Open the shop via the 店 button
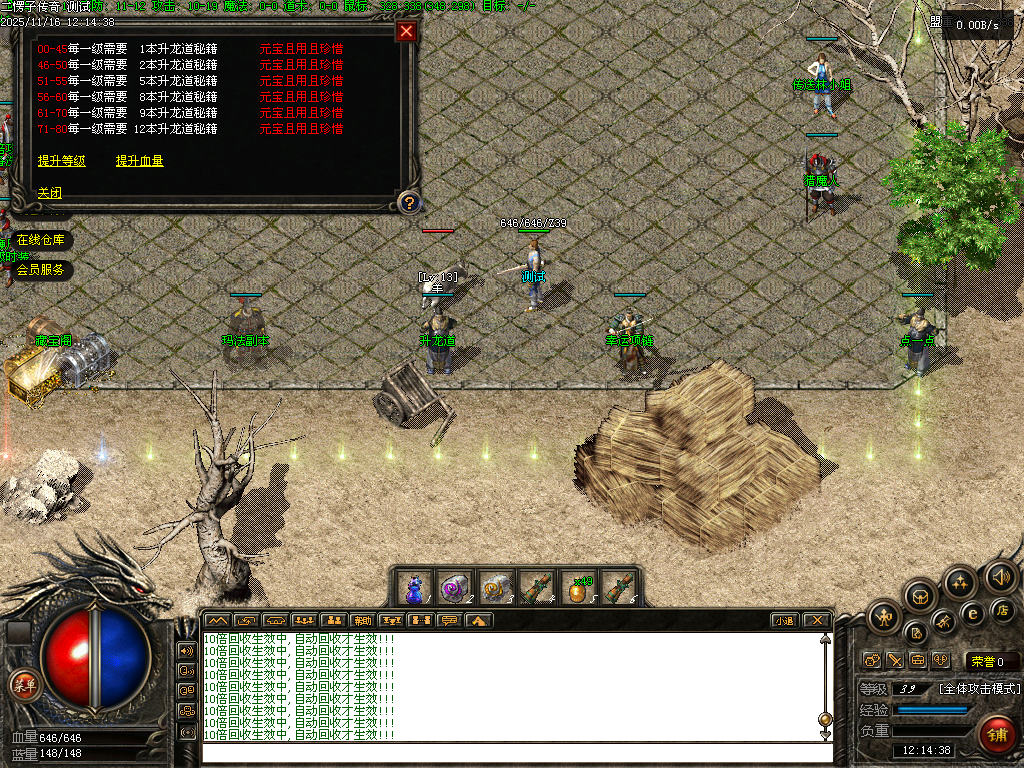The width and height of the screenshot is (1024, 768). point(1003,610)
